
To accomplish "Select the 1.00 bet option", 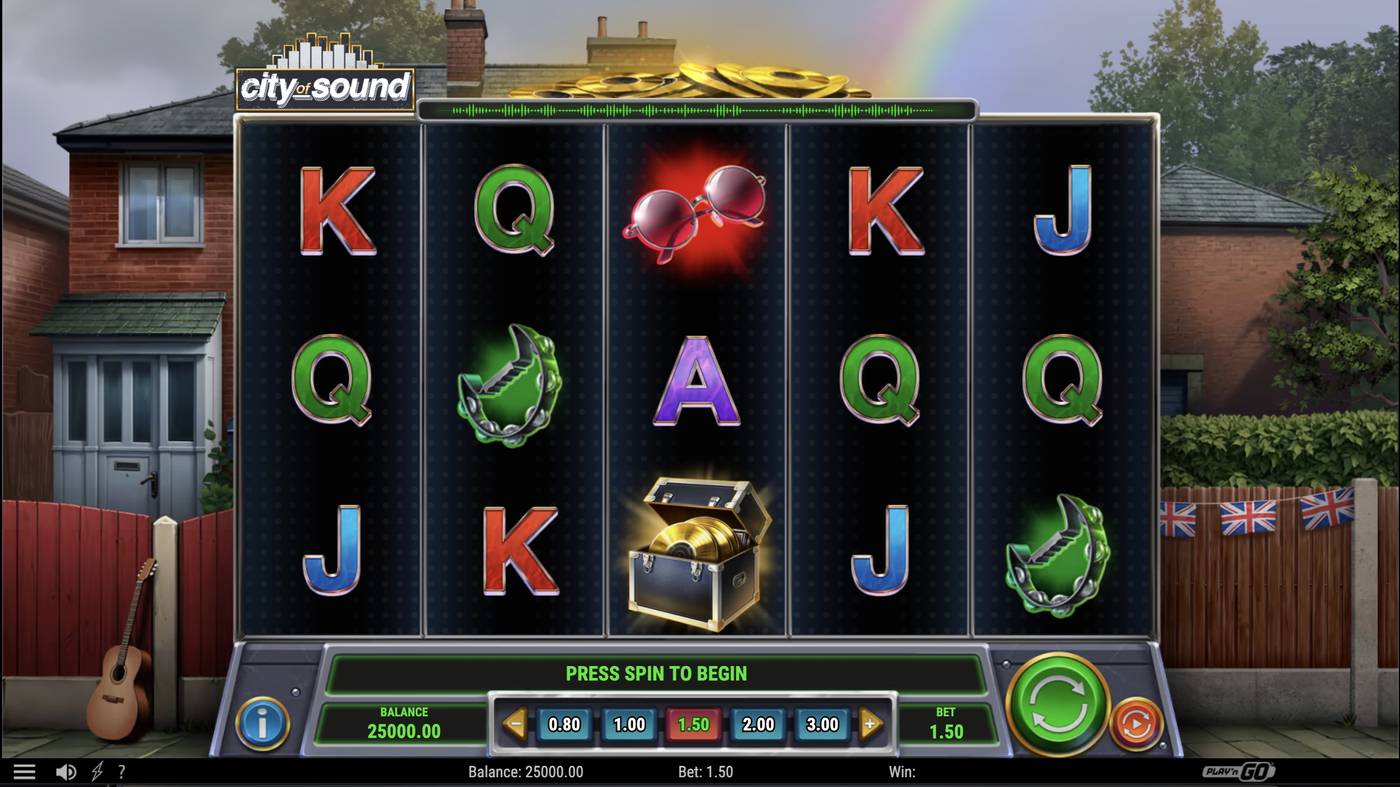I will click(629, 723).
